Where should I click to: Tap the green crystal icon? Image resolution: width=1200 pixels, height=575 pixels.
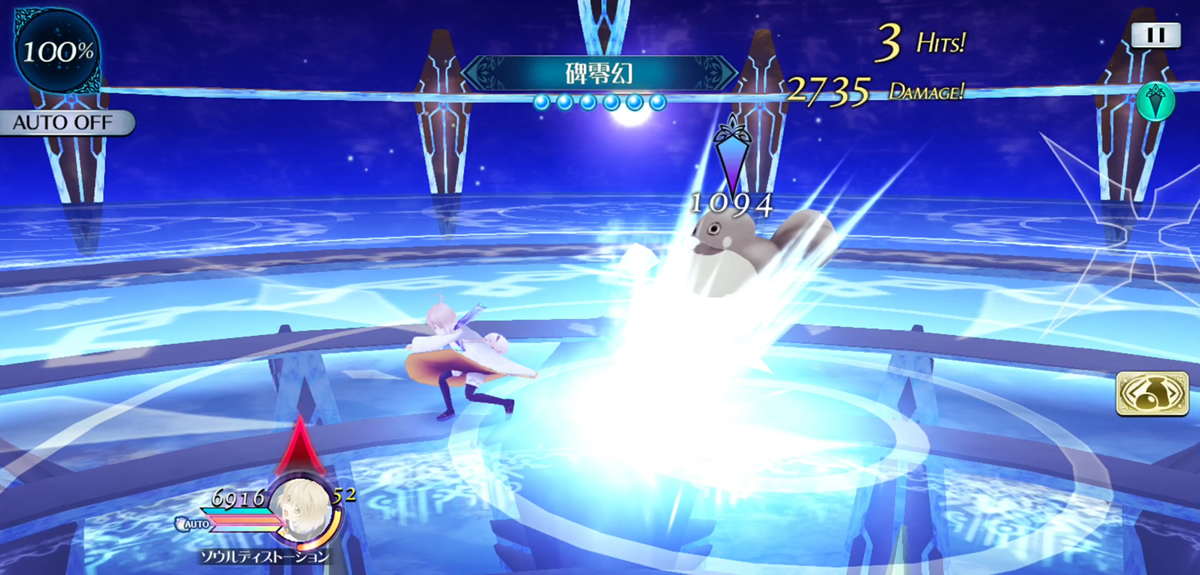(x=1154, y=101)
